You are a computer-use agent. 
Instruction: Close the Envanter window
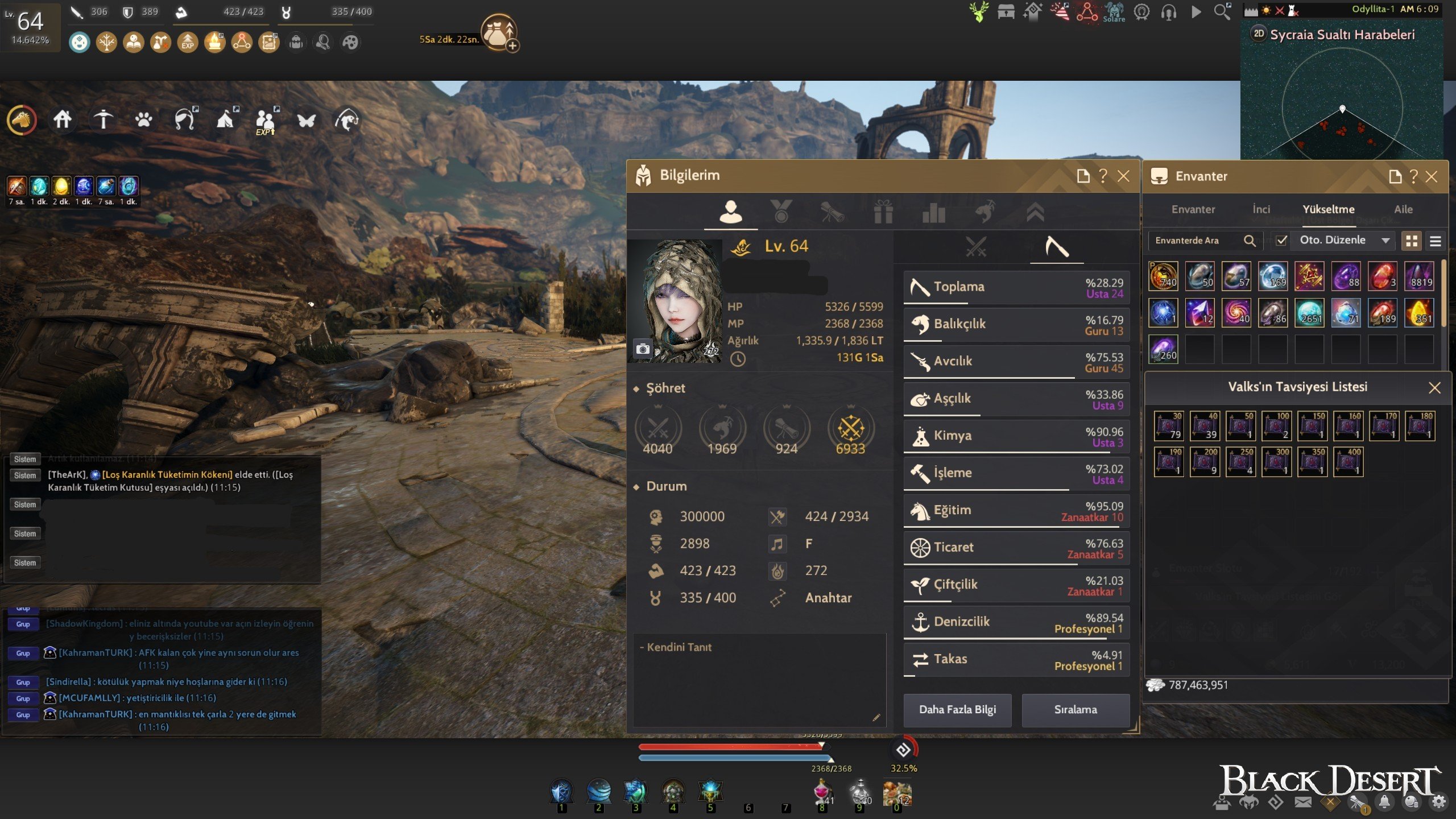click(x=1432, y=177)
